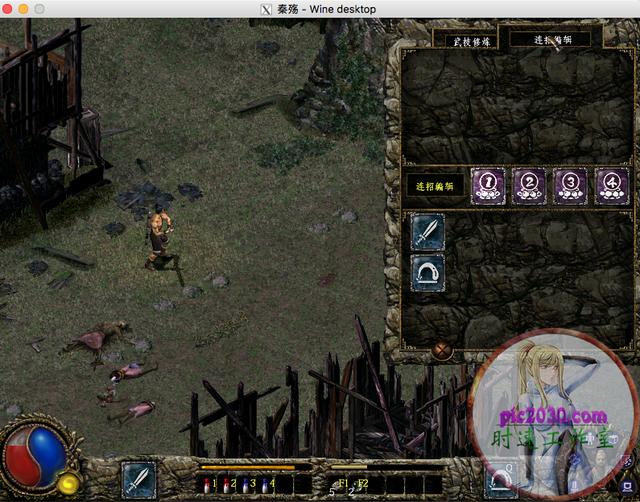
Task: Click the sword attack icon on the bottom bar
Action: click(x=138, y=478)
